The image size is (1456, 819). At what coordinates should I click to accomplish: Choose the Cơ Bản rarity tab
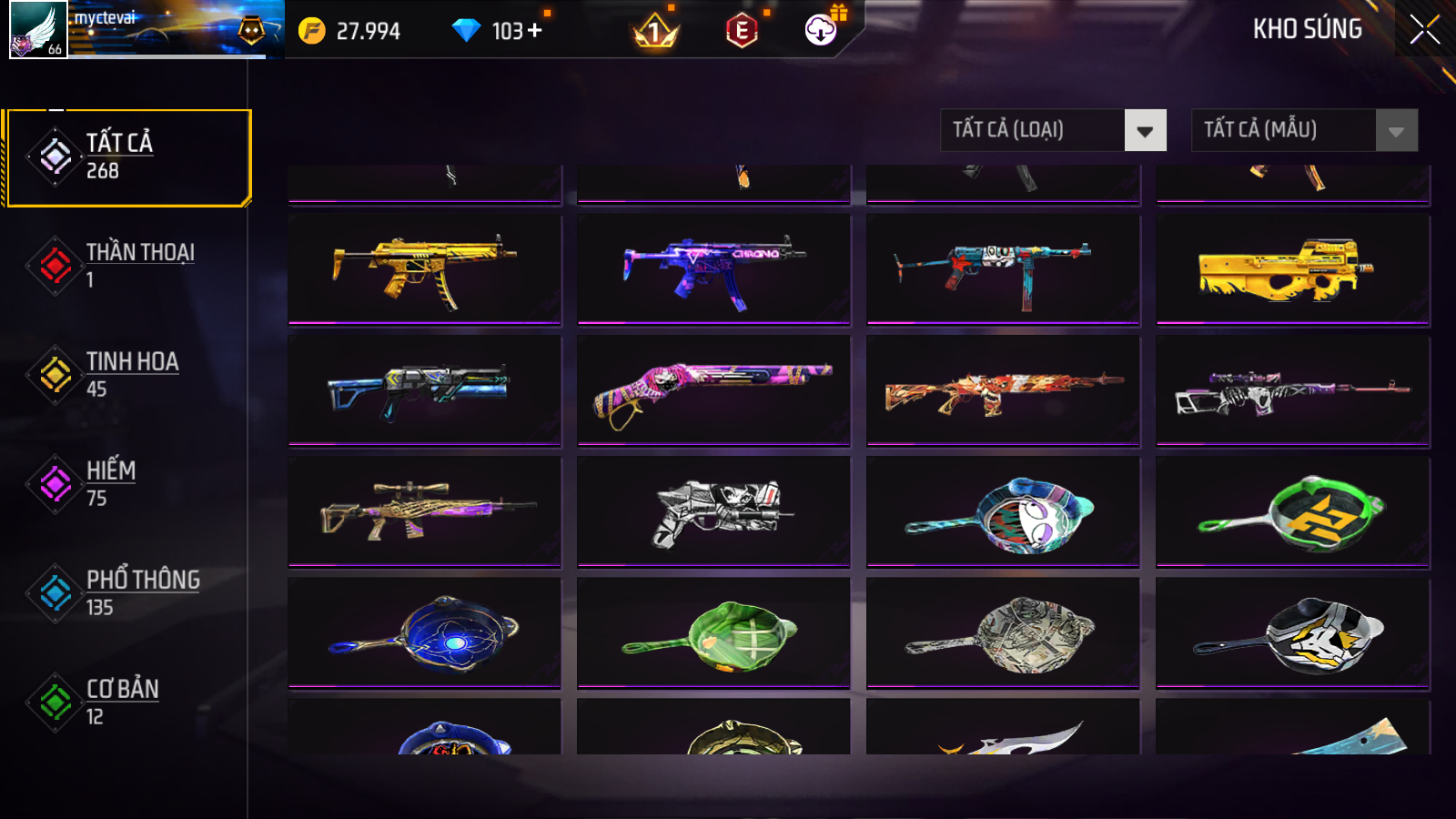click(127, 702)
